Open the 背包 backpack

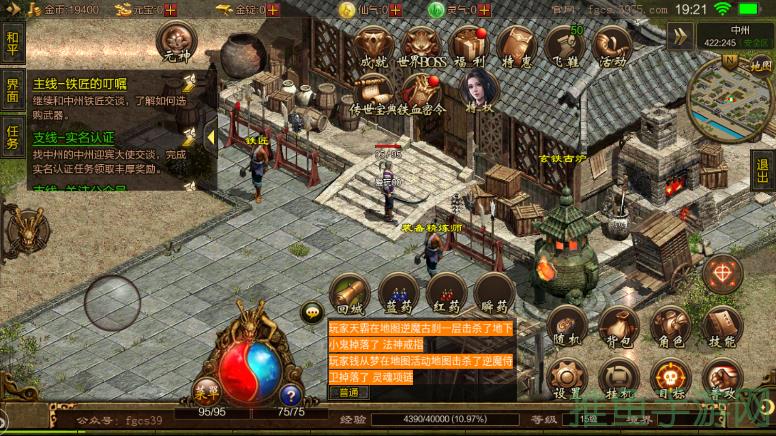[617, 326]
